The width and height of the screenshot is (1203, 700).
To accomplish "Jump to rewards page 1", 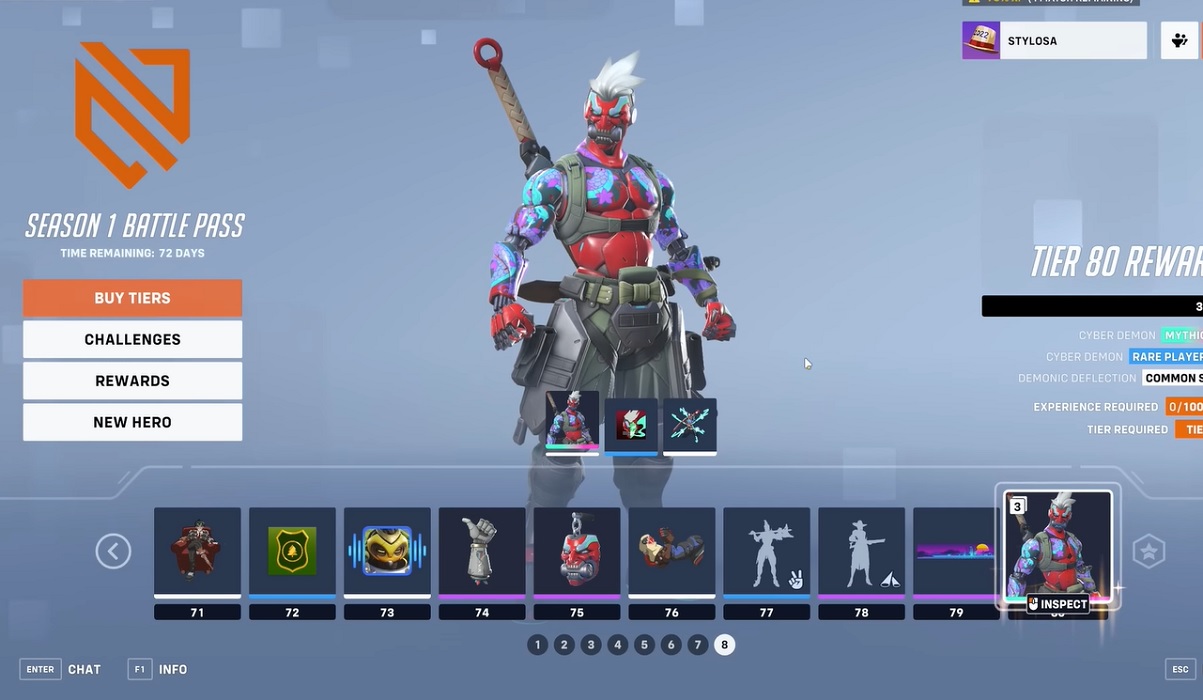I will coord(538,645).
